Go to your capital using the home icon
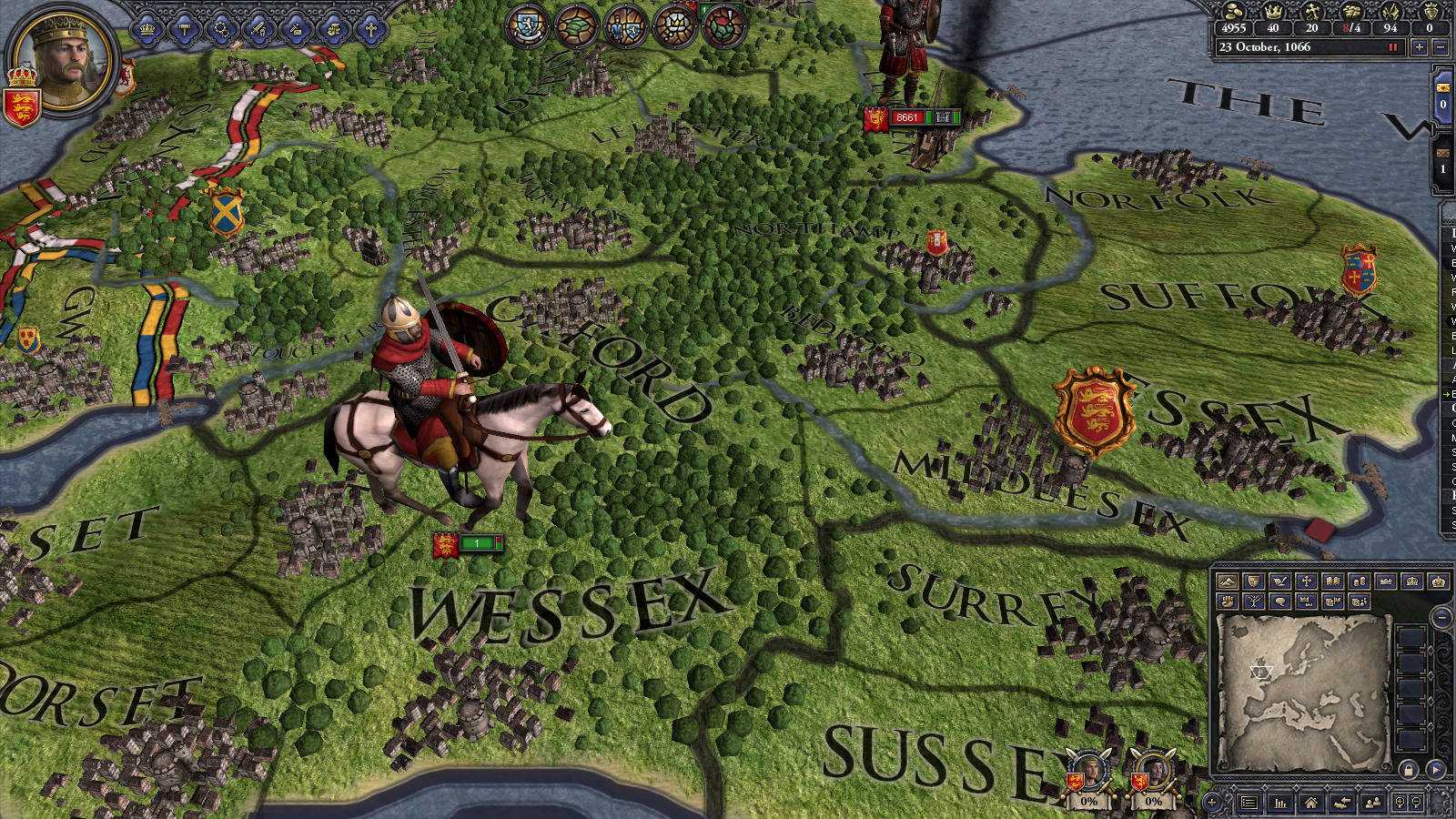Screen dimensions: 1456x819 [1311, 804]
